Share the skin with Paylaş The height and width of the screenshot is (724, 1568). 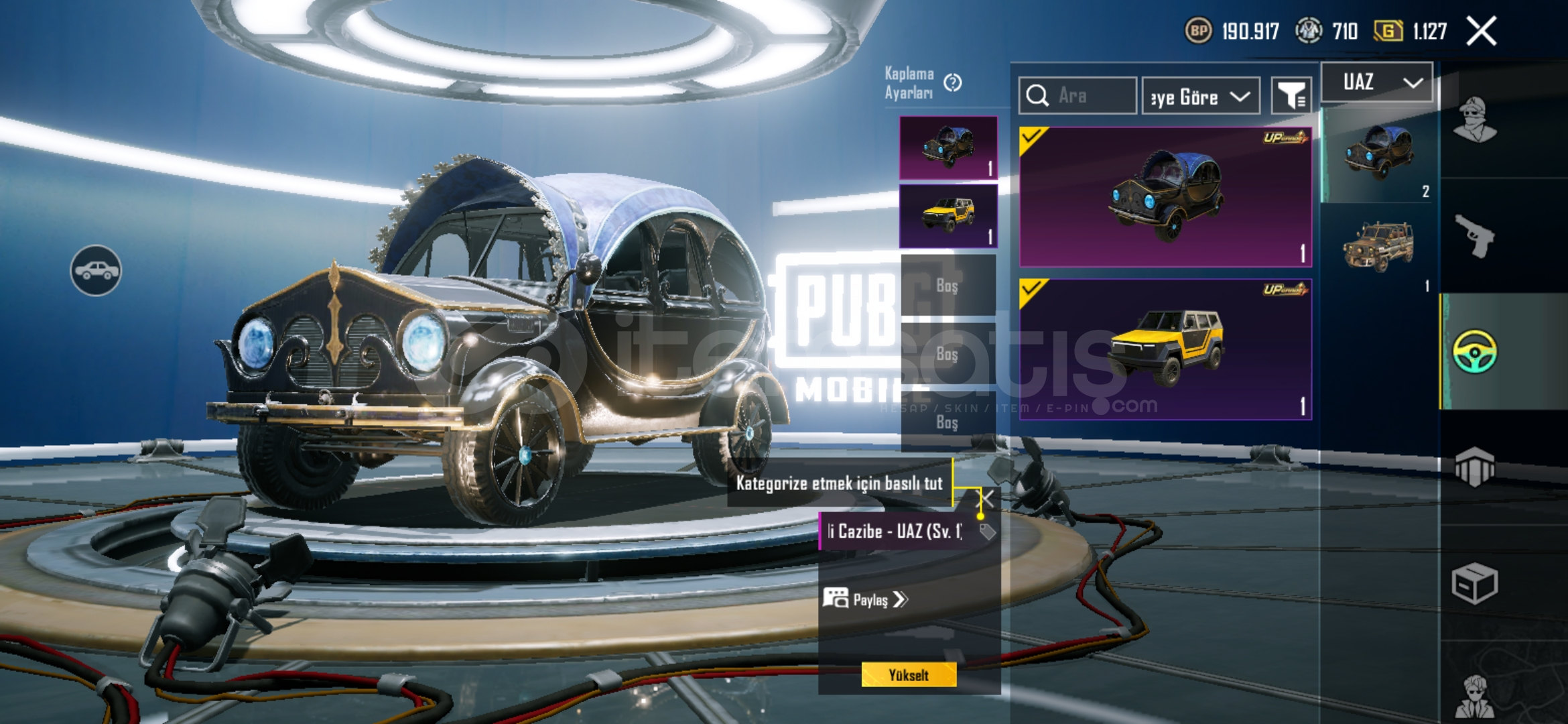(x=865, y=599)
